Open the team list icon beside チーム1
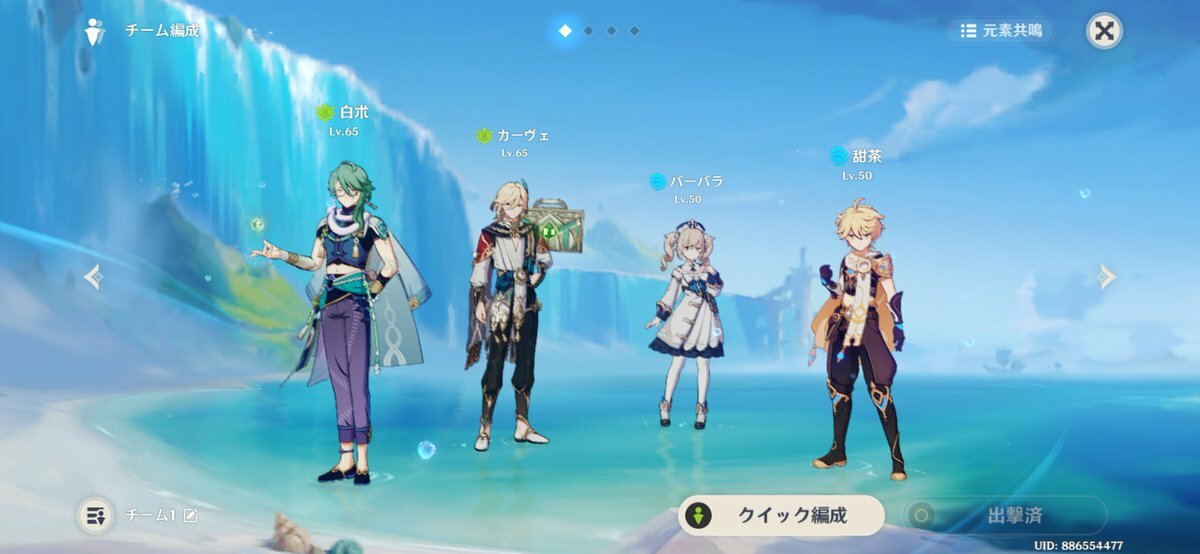Image resolution: width=1200 pixels, height=554 pixels. [95, 515]
